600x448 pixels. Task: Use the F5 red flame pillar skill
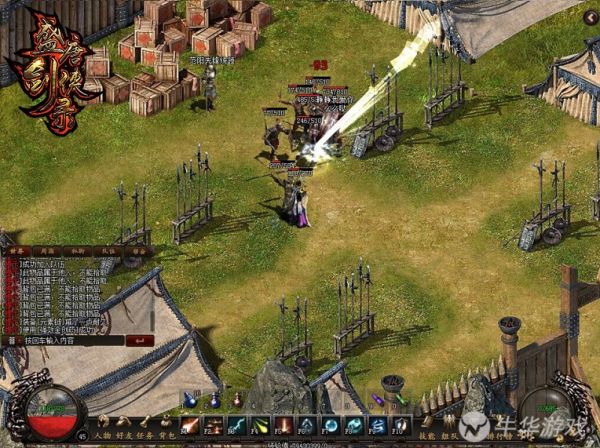[283, 425]
